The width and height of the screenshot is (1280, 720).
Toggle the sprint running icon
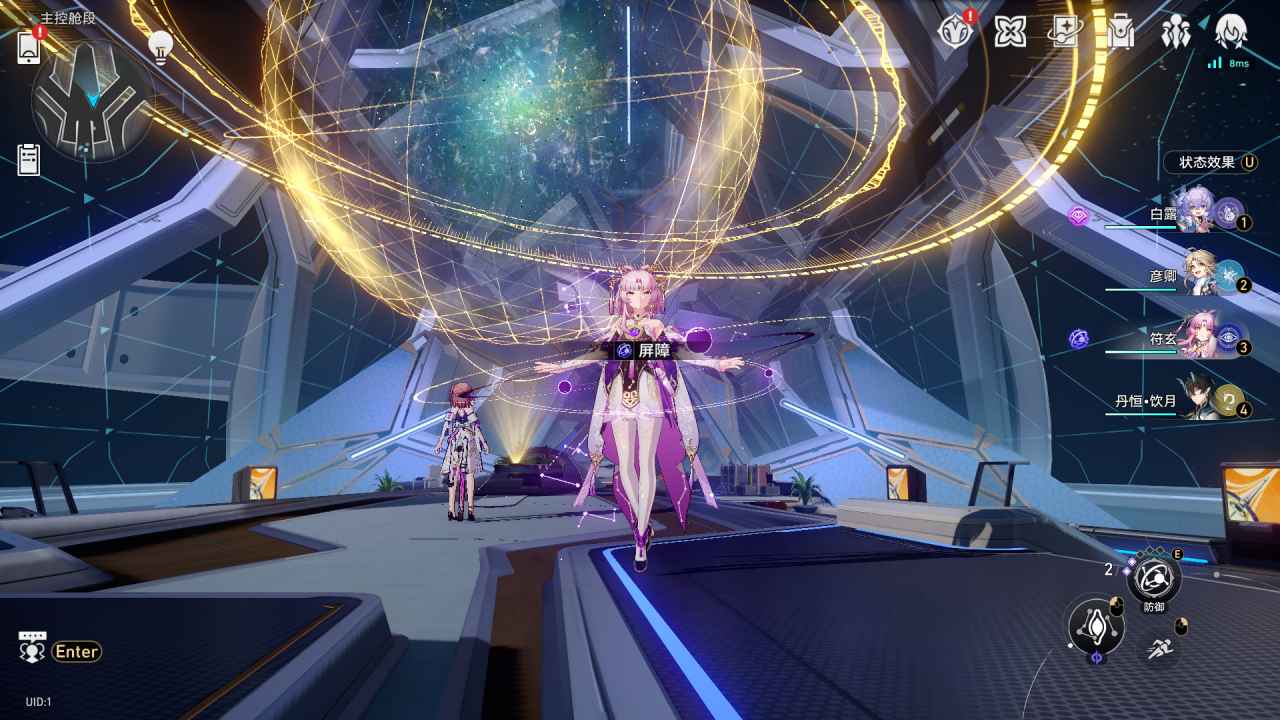(x=1159, y=648)
